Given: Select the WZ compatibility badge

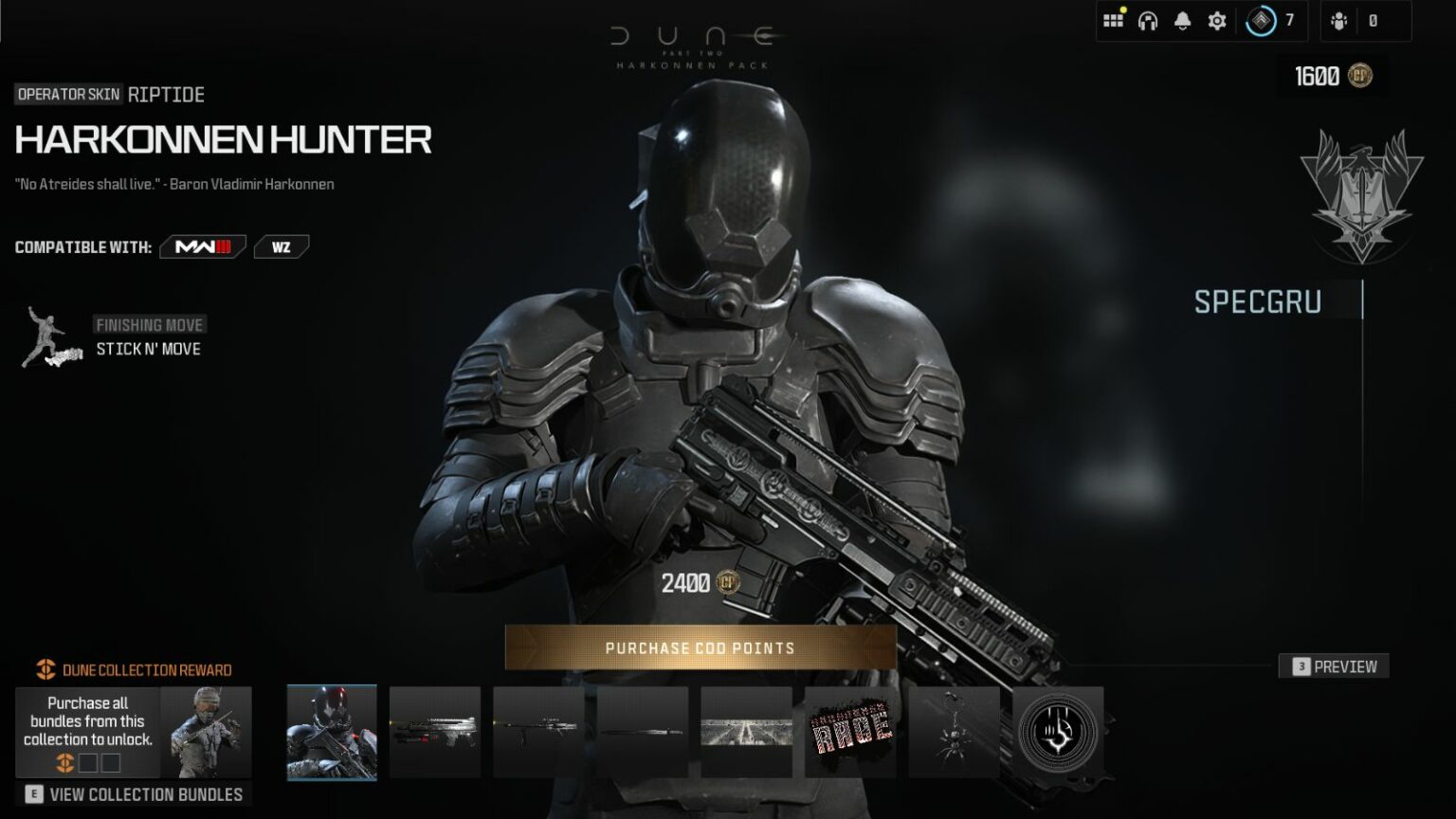Looking at the screenshot, I should coord(281,246).
